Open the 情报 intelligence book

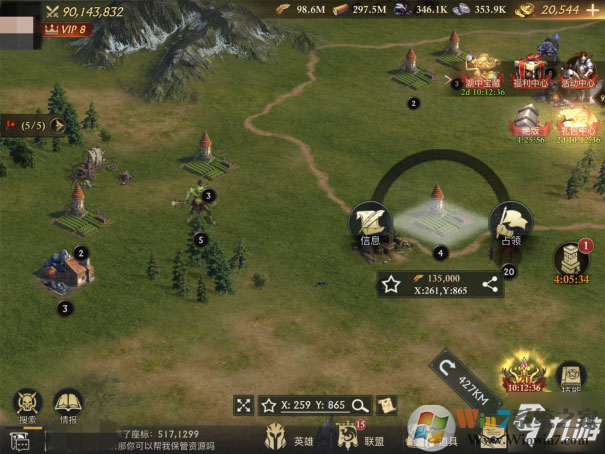pos(68,405)
